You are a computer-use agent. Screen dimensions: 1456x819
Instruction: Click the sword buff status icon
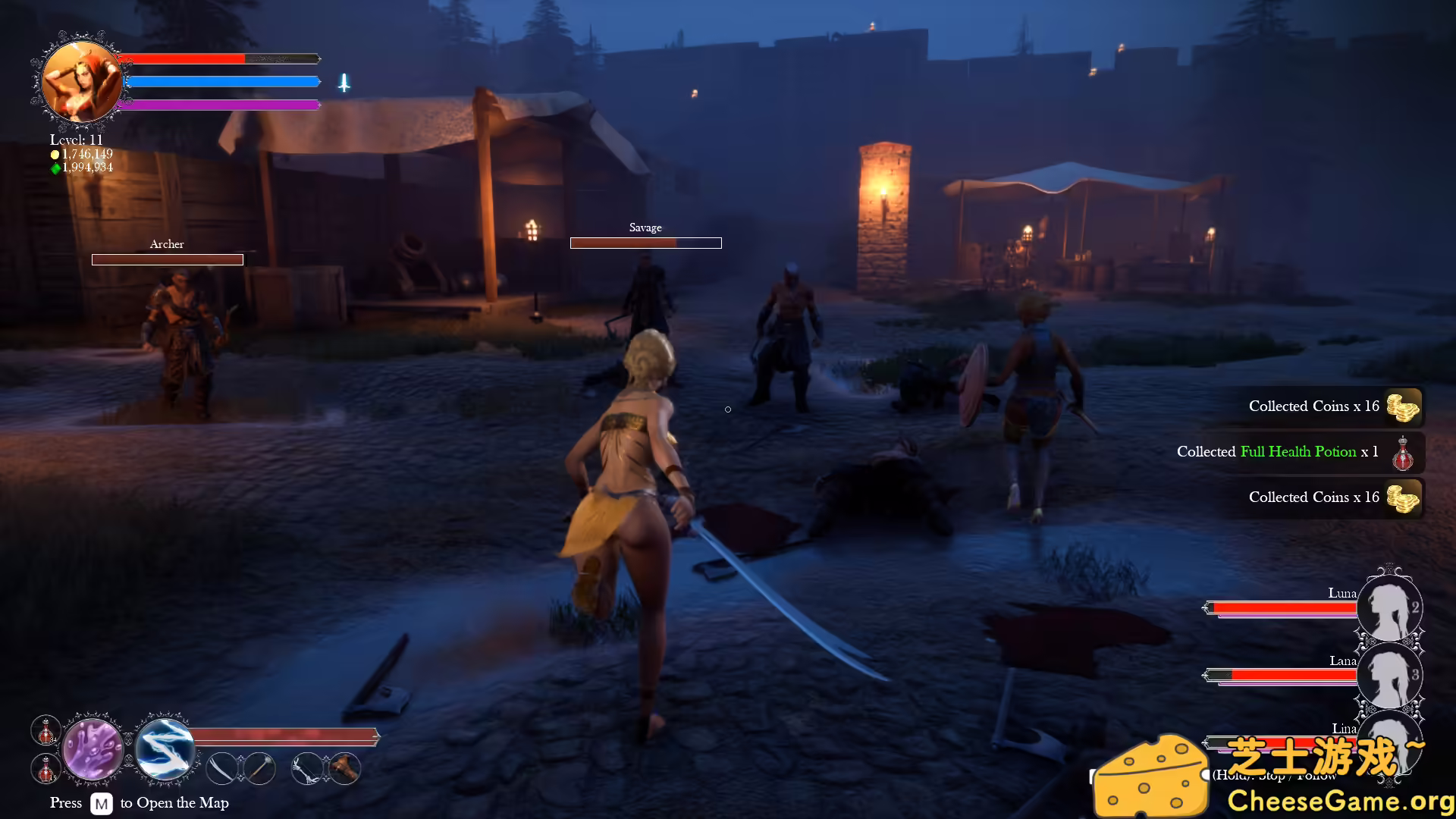[344, 83]
